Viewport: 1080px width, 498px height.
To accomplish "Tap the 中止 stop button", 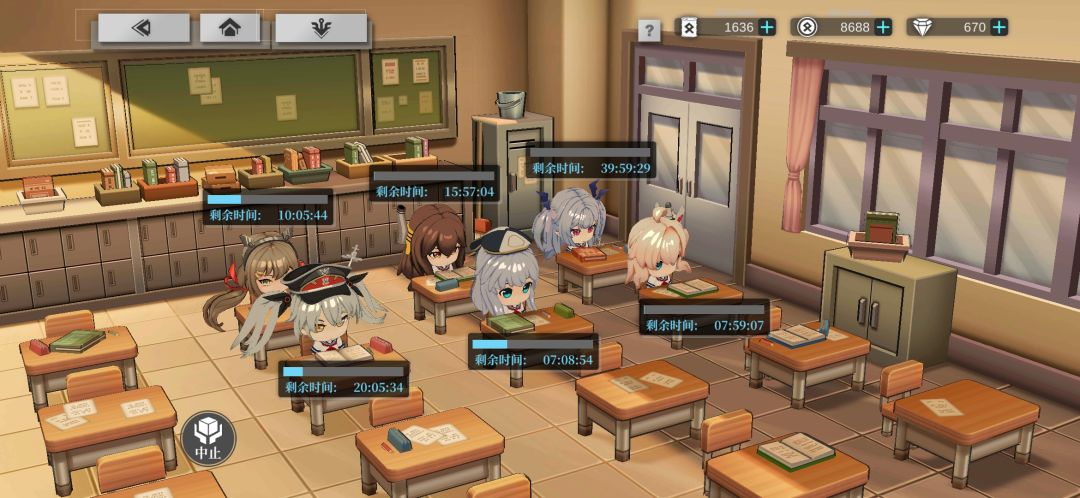I will tap(208, 438).
